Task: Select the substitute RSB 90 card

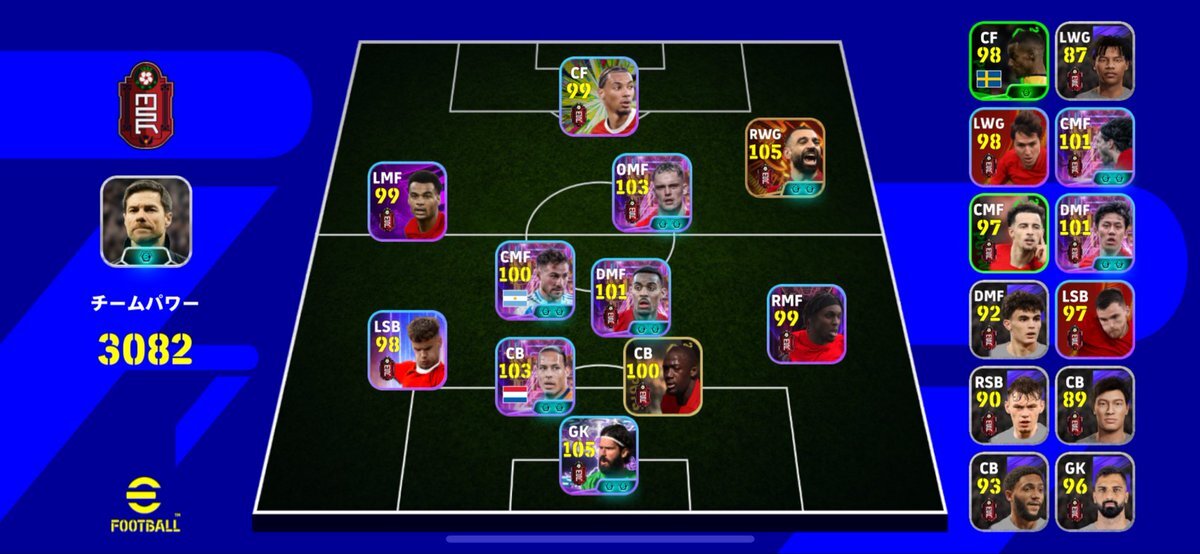Action: click(x=1009, y=406)
